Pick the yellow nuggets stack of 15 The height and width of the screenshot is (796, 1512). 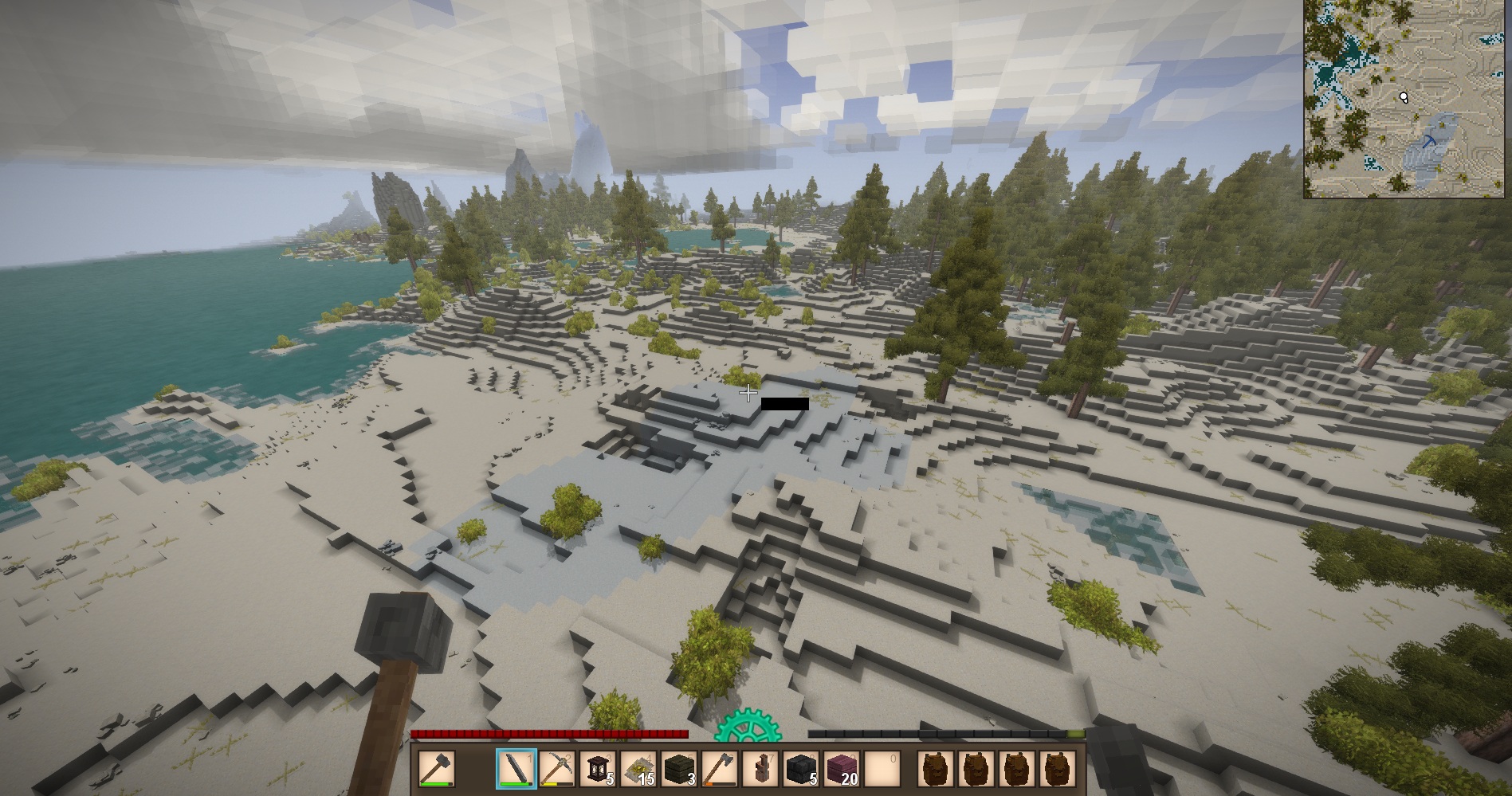(x=638, y=769)
